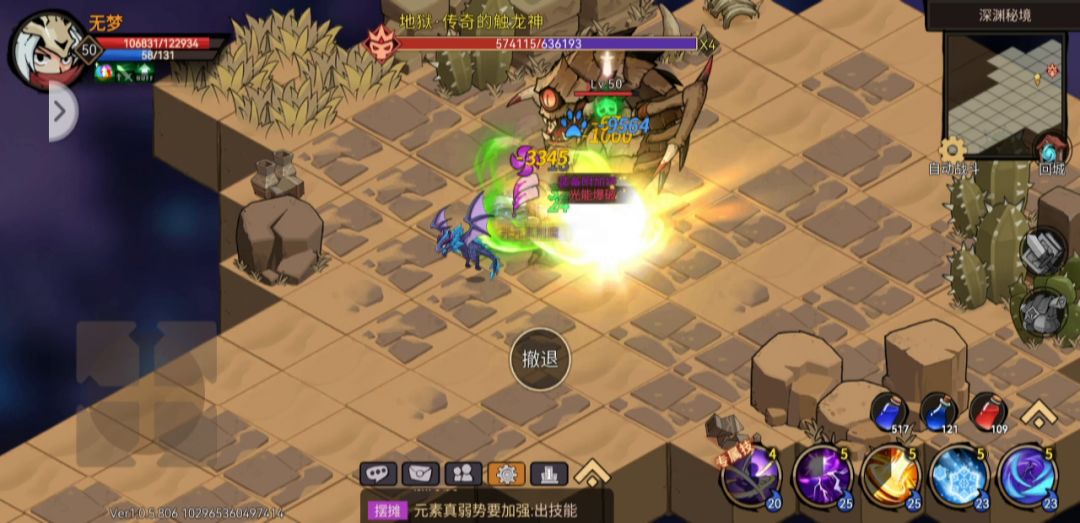Open the chat speech-bubble button
The width and height of the screenshot is (1080, 523).
point(379,473)
